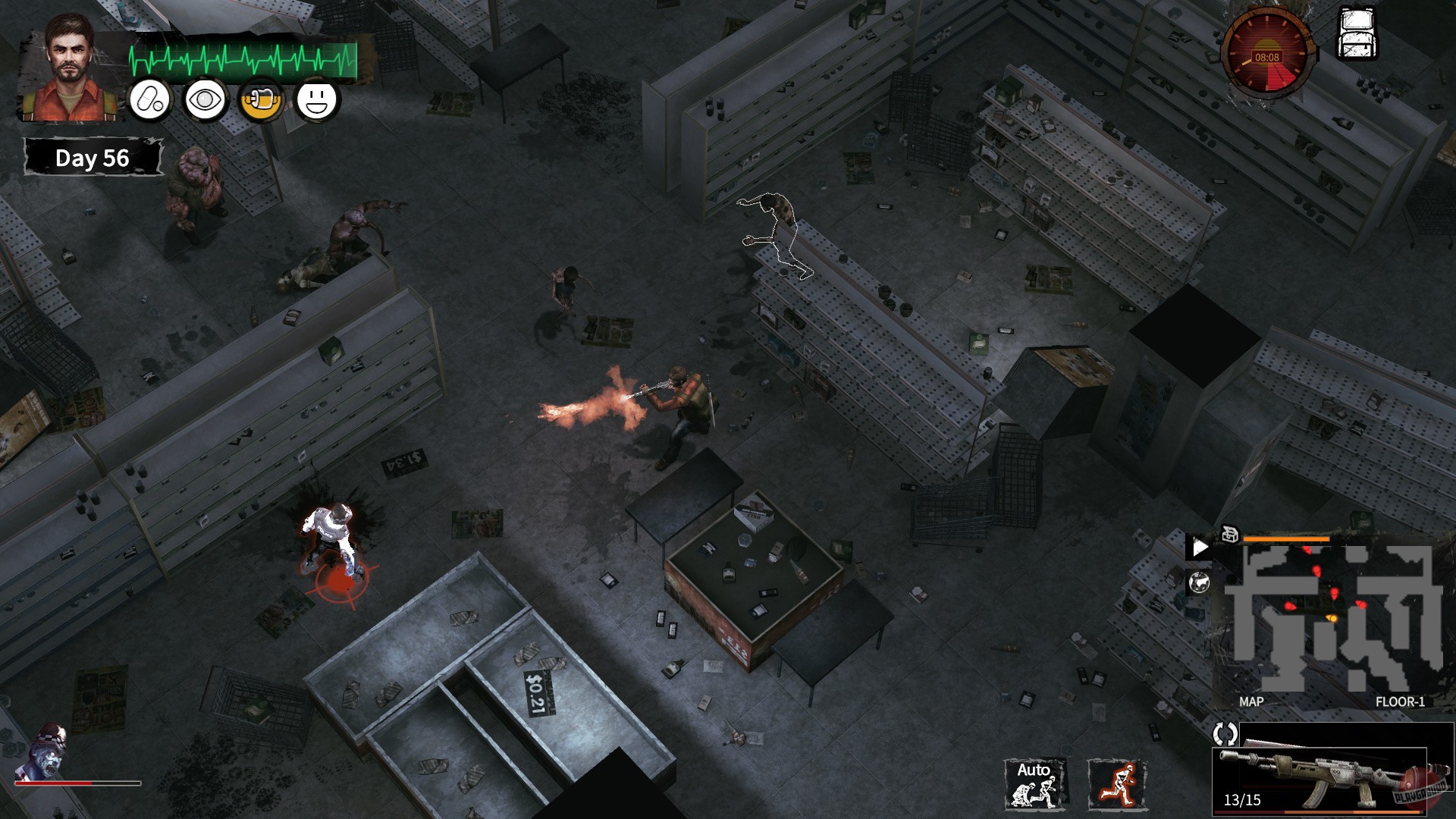
Task: Switch to the MAP view
Action: point(1252,701)
